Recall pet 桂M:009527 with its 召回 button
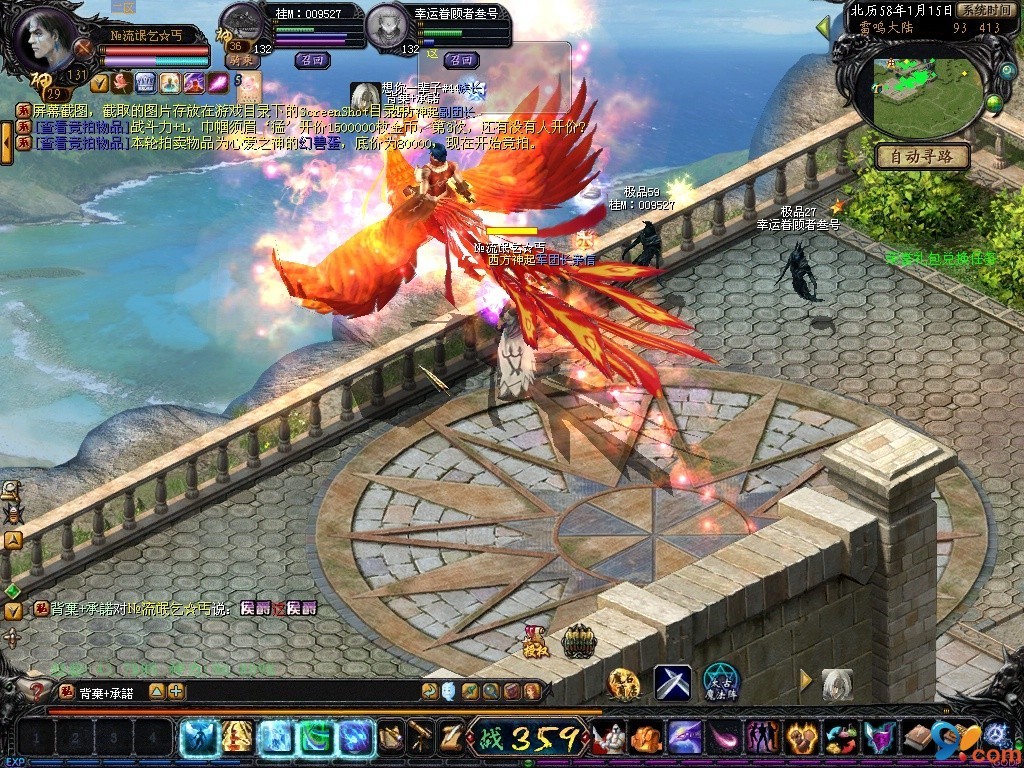 tap(311, 59)
